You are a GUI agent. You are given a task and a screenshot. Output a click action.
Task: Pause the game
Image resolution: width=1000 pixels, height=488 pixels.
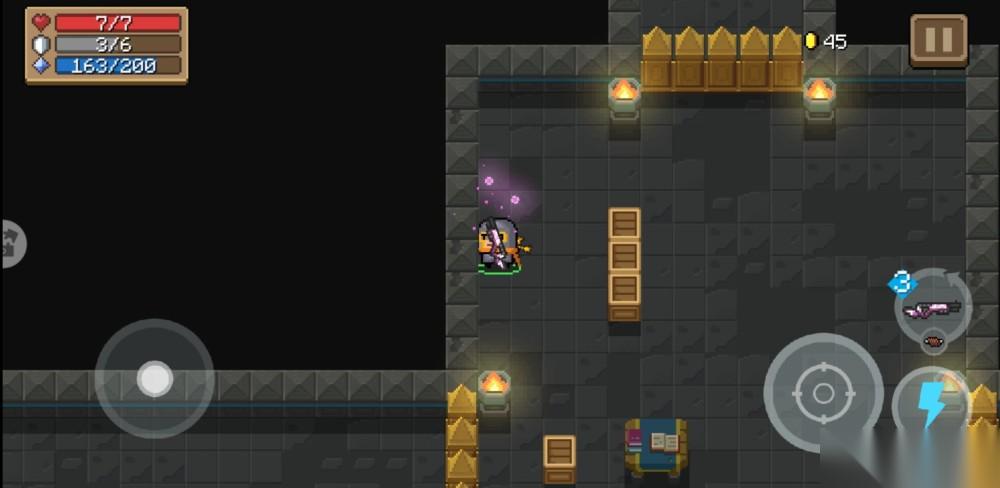(938, 40)
